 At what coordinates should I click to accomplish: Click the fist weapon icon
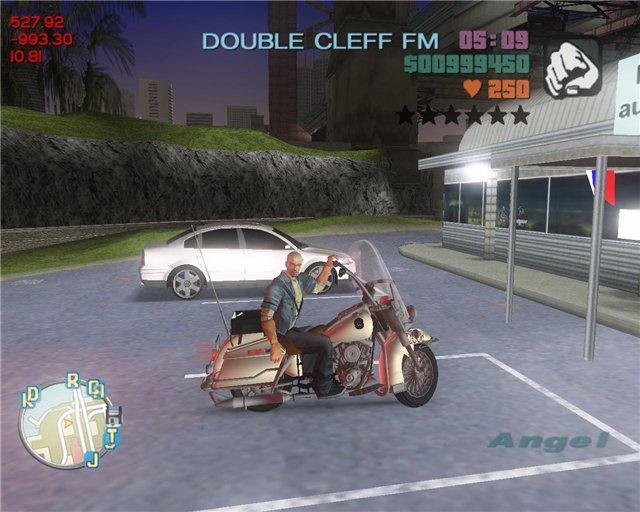click(x=572, y=67)
